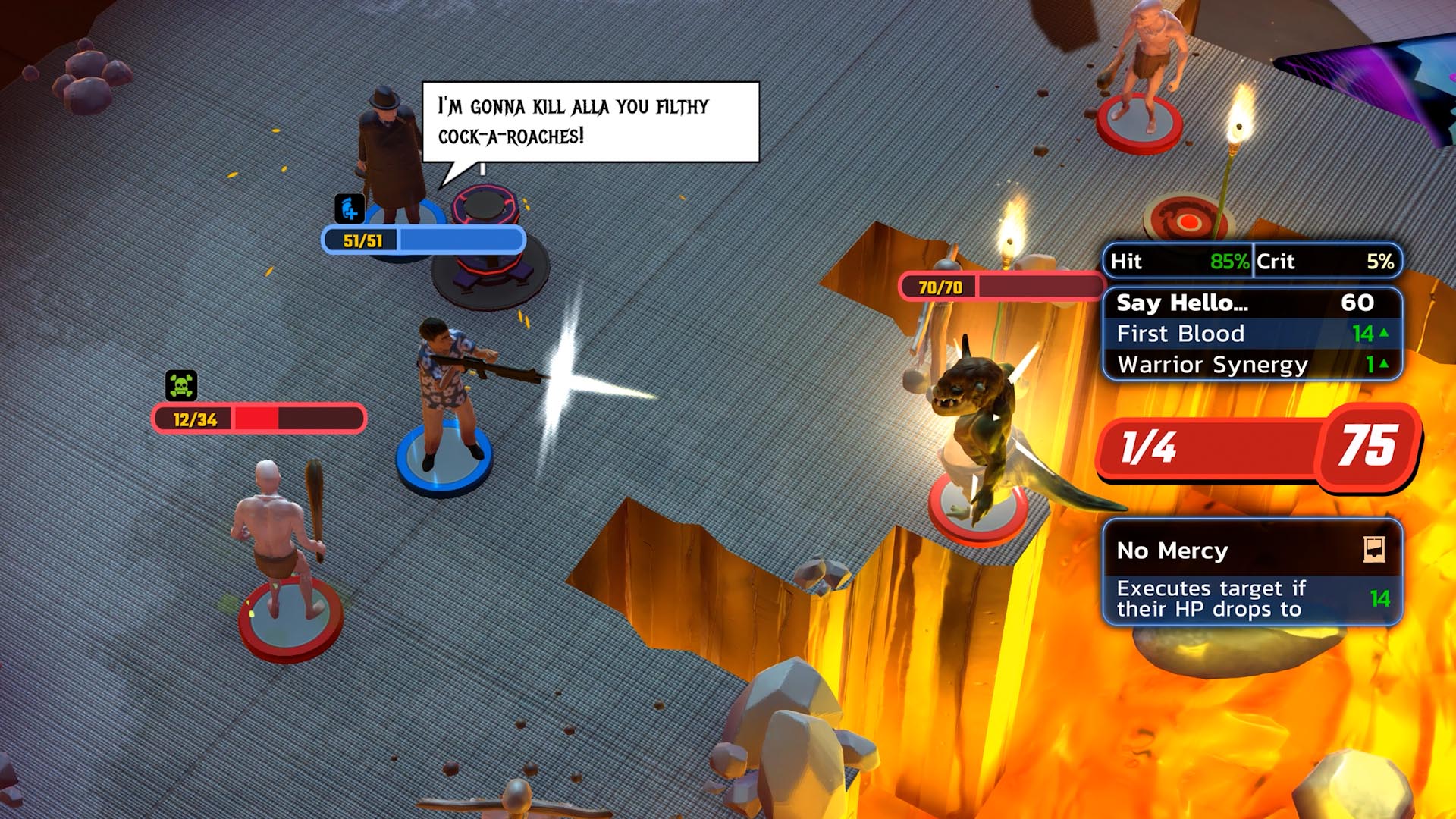Screen dimensions: 1456x819
Task: Select the Warrior Synergy modifier row
Action: coord(1251,365)
